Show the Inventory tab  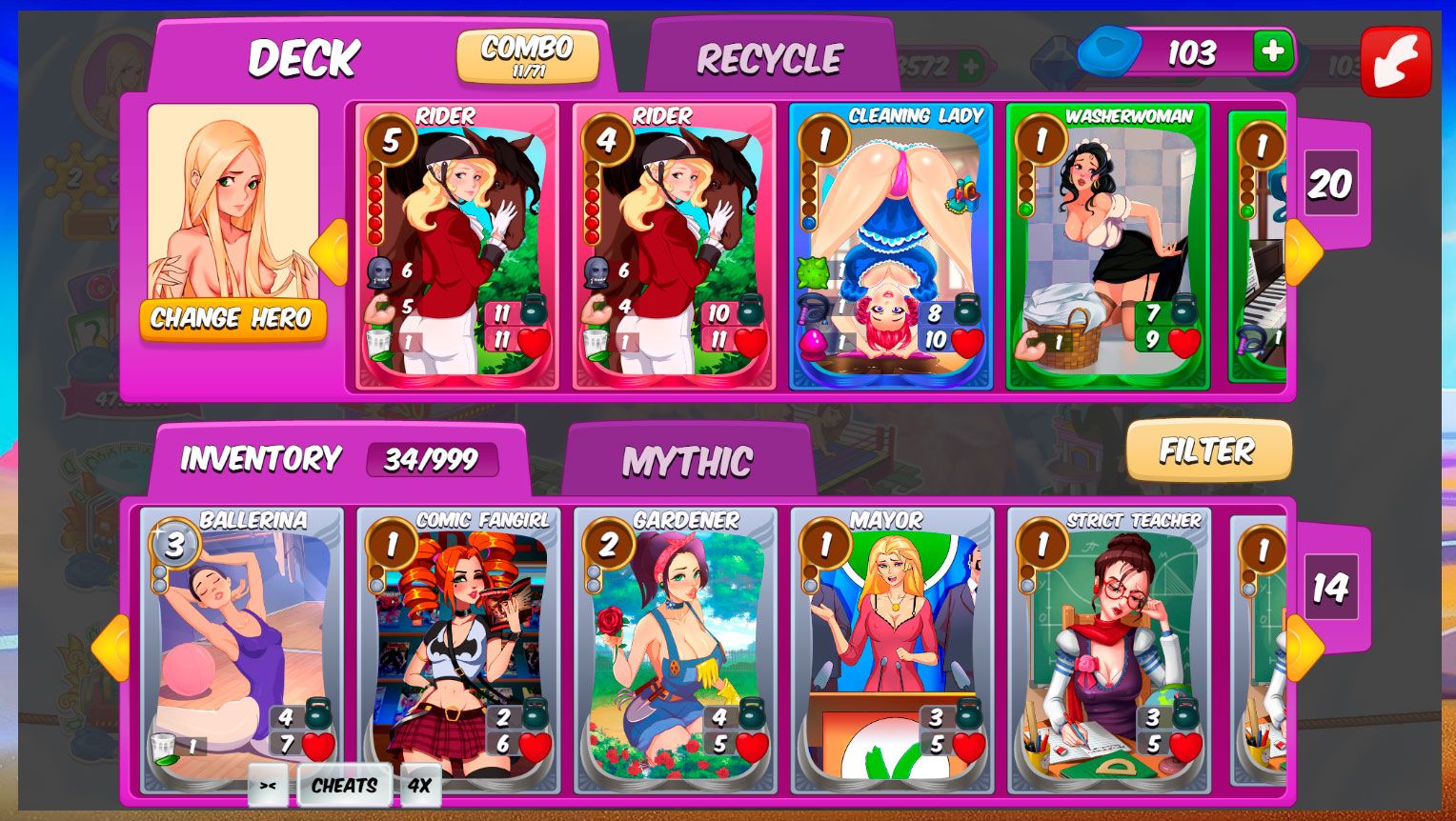[x=261, y=459]
